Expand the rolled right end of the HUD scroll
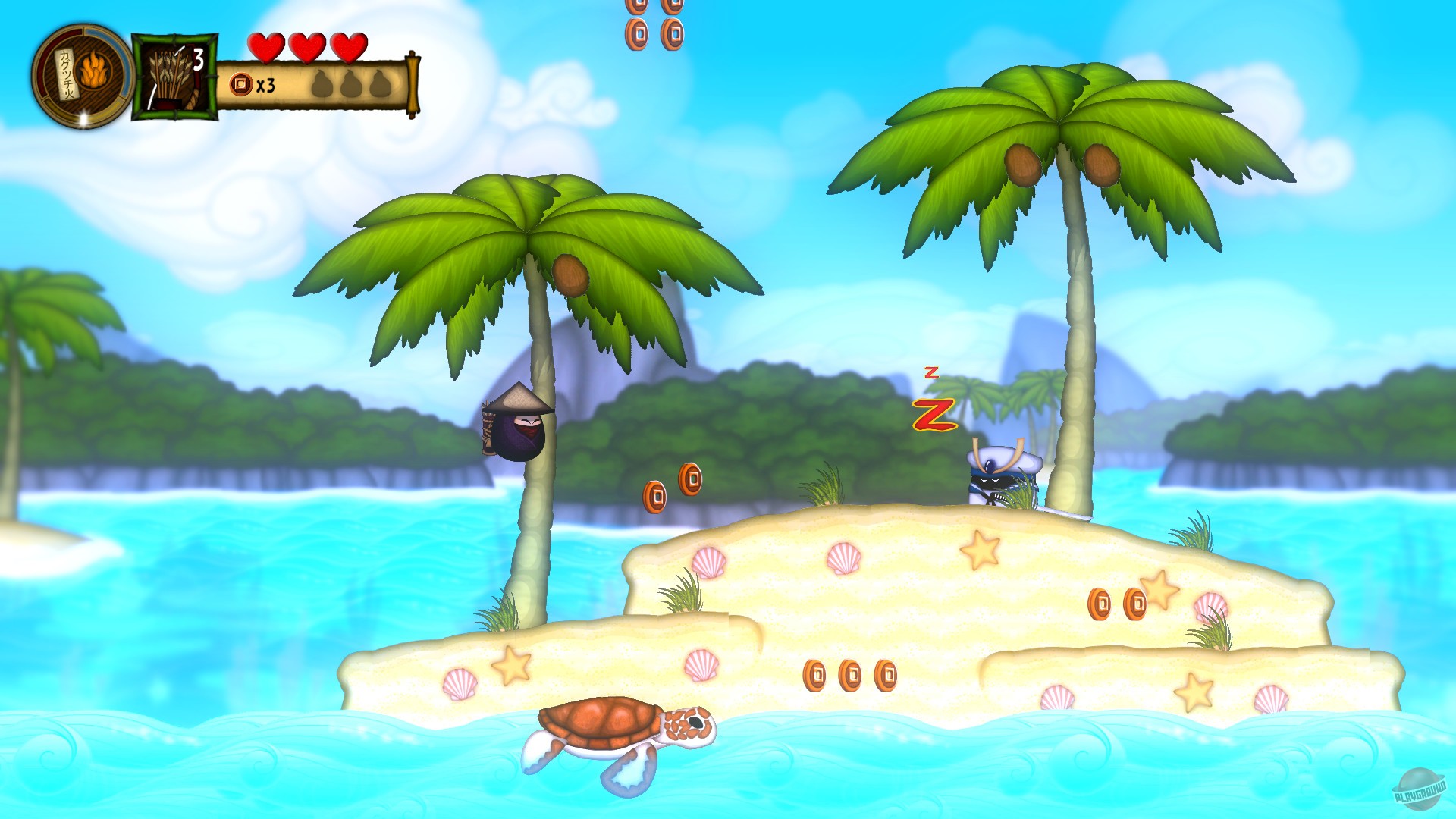The width and height of the screenshot is (1456, 819). 415,81
